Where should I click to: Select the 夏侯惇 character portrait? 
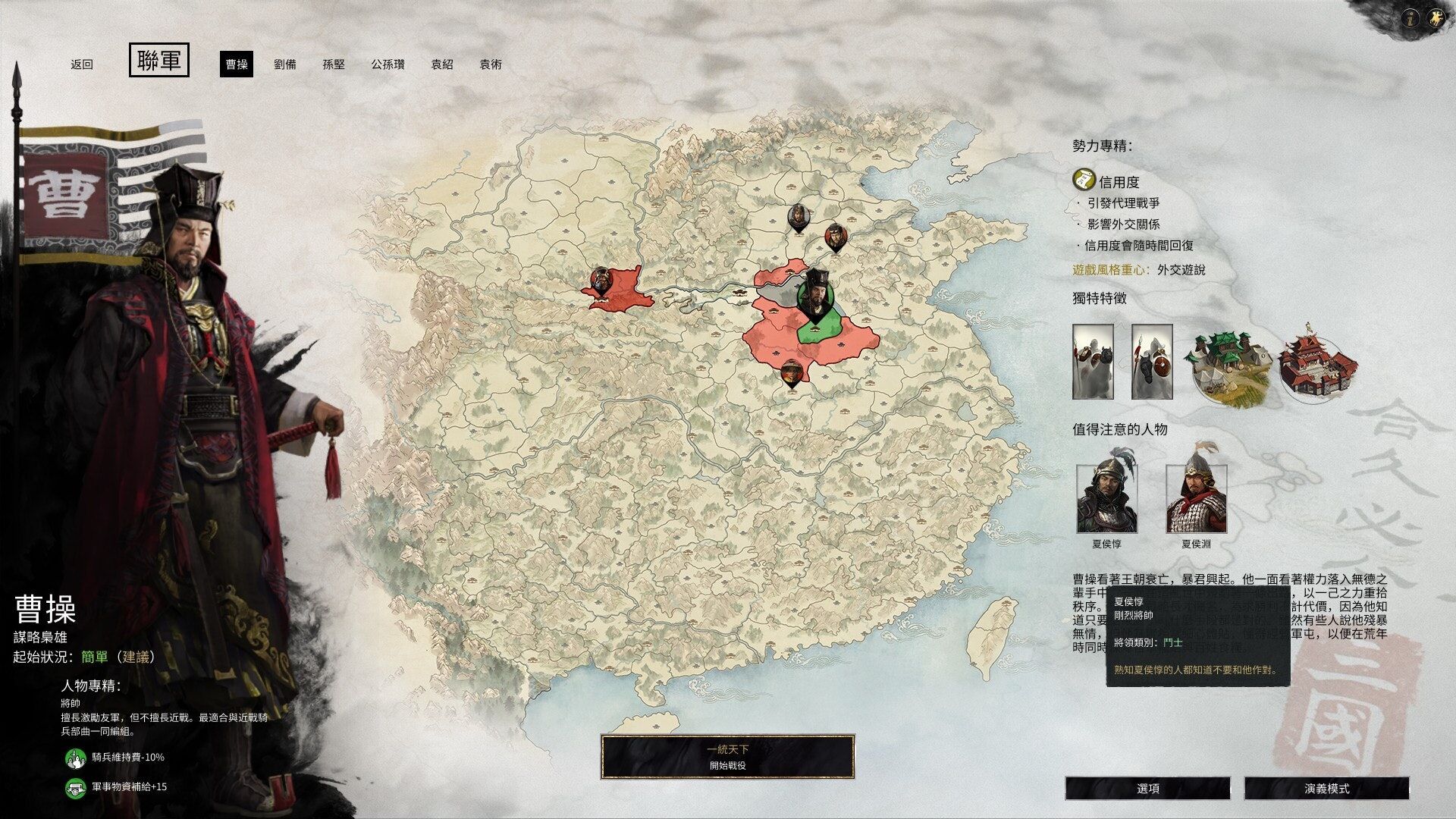point(1106,497)
